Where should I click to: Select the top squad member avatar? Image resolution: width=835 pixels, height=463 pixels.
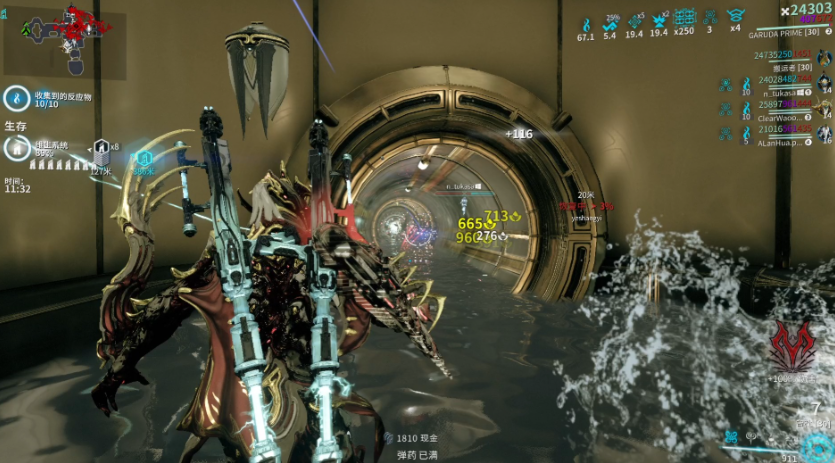tap(825, 59)
